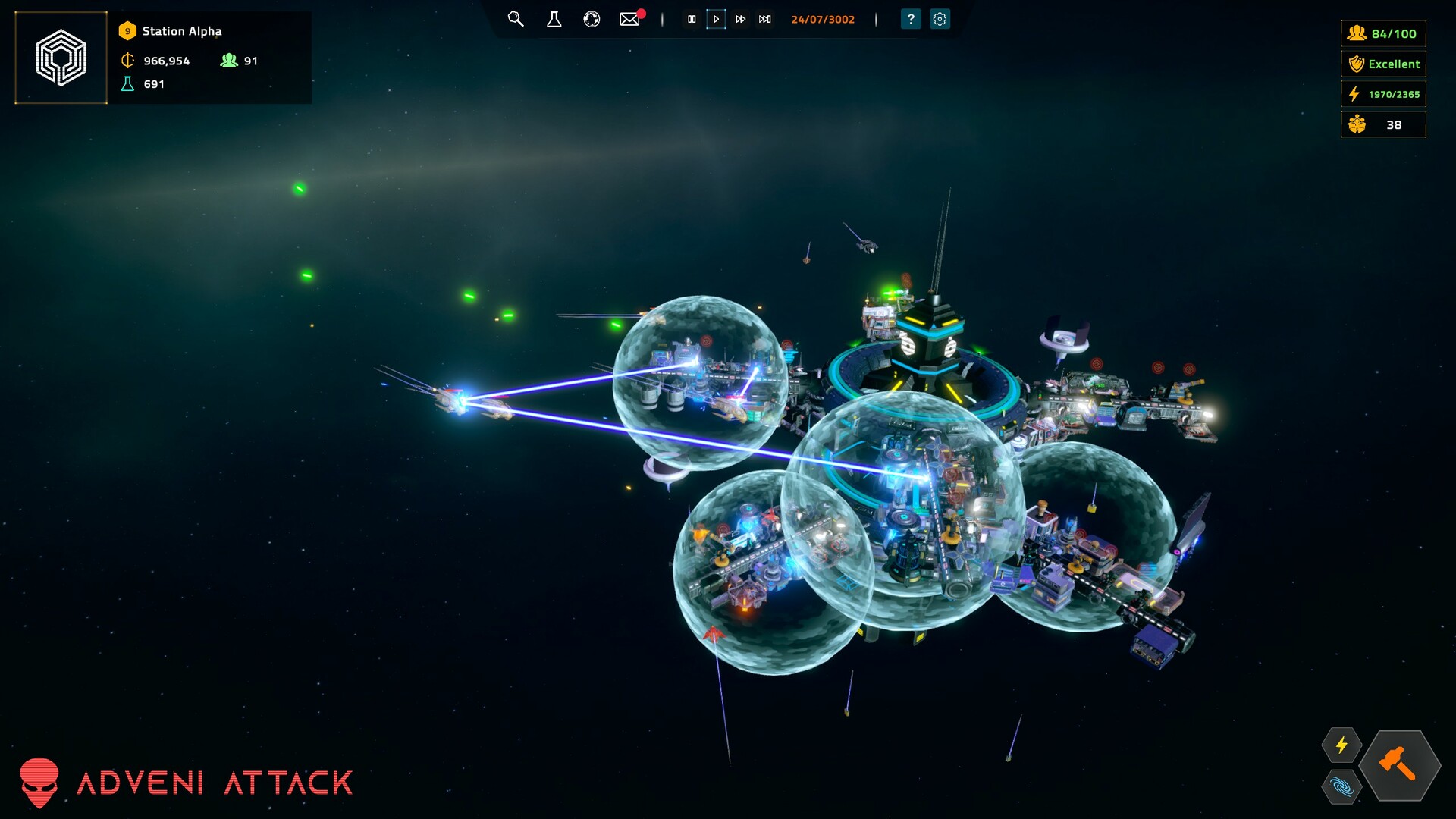Enable fast-forward game speed
Image resolution: width=1456 pixels, height=819 pixels.
pos(740,19)
